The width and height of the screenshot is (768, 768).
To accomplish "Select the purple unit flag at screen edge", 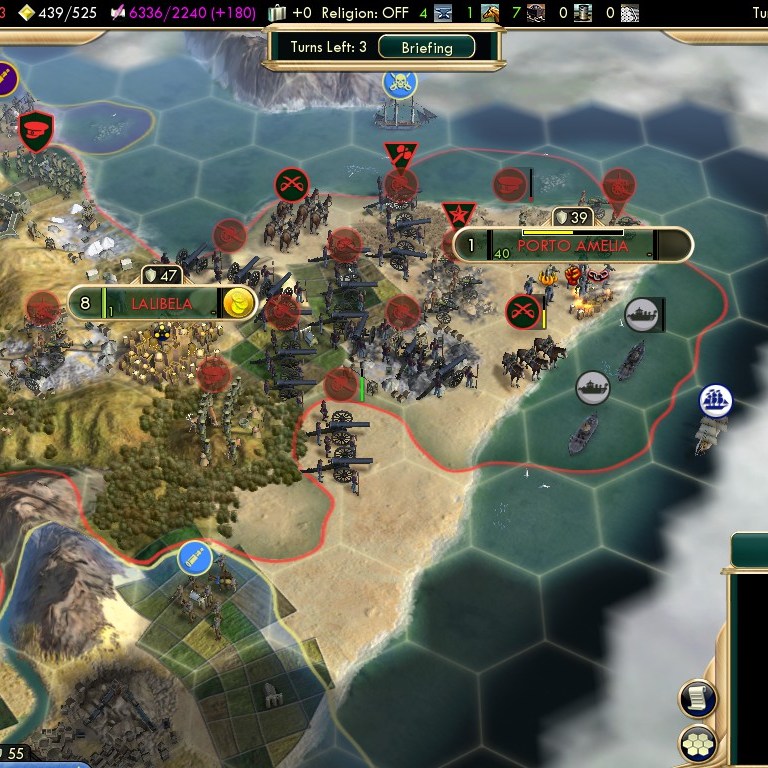I will [x=5, y=75].
